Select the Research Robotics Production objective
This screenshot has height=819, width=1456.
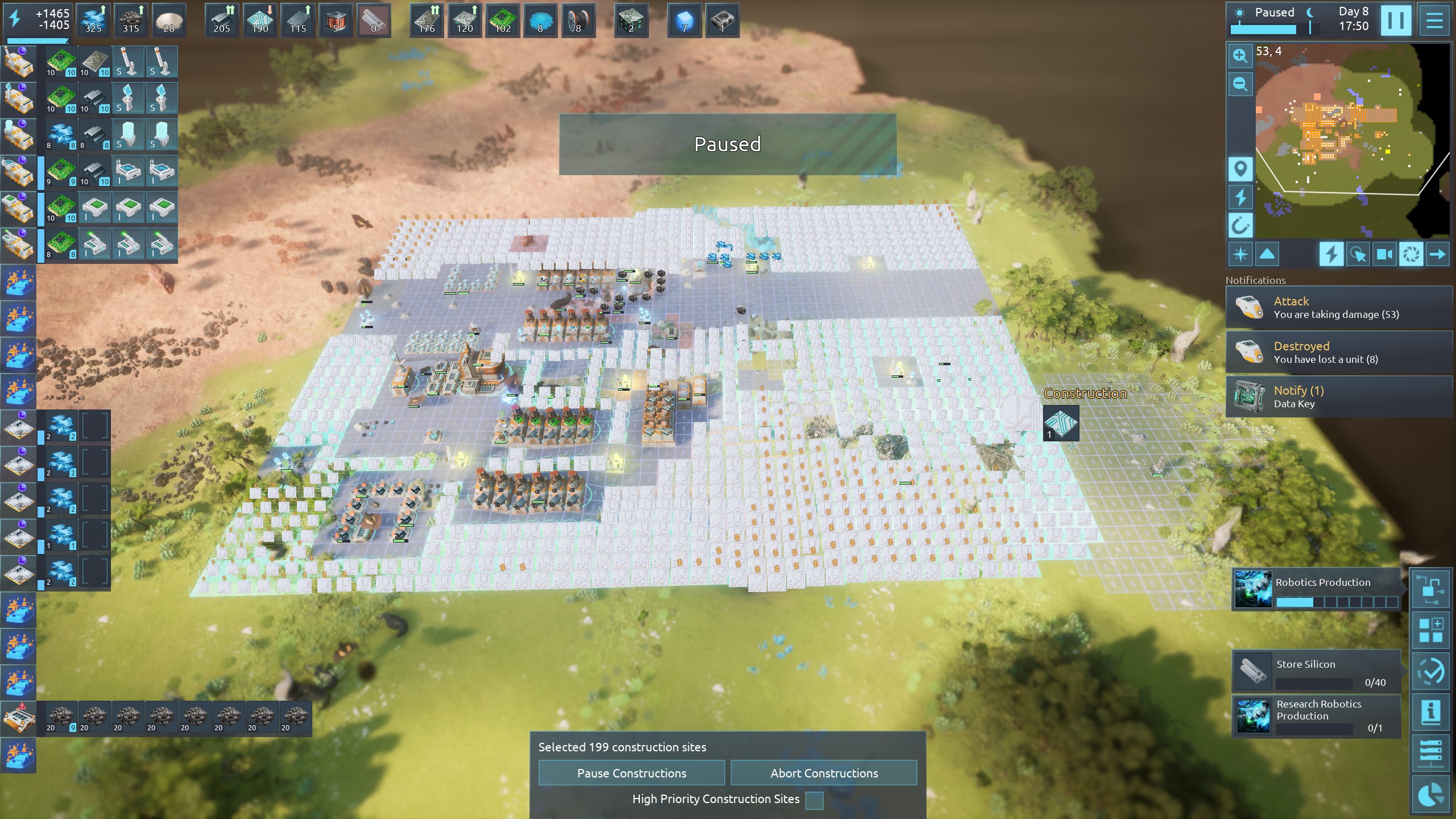[1316, 715]
